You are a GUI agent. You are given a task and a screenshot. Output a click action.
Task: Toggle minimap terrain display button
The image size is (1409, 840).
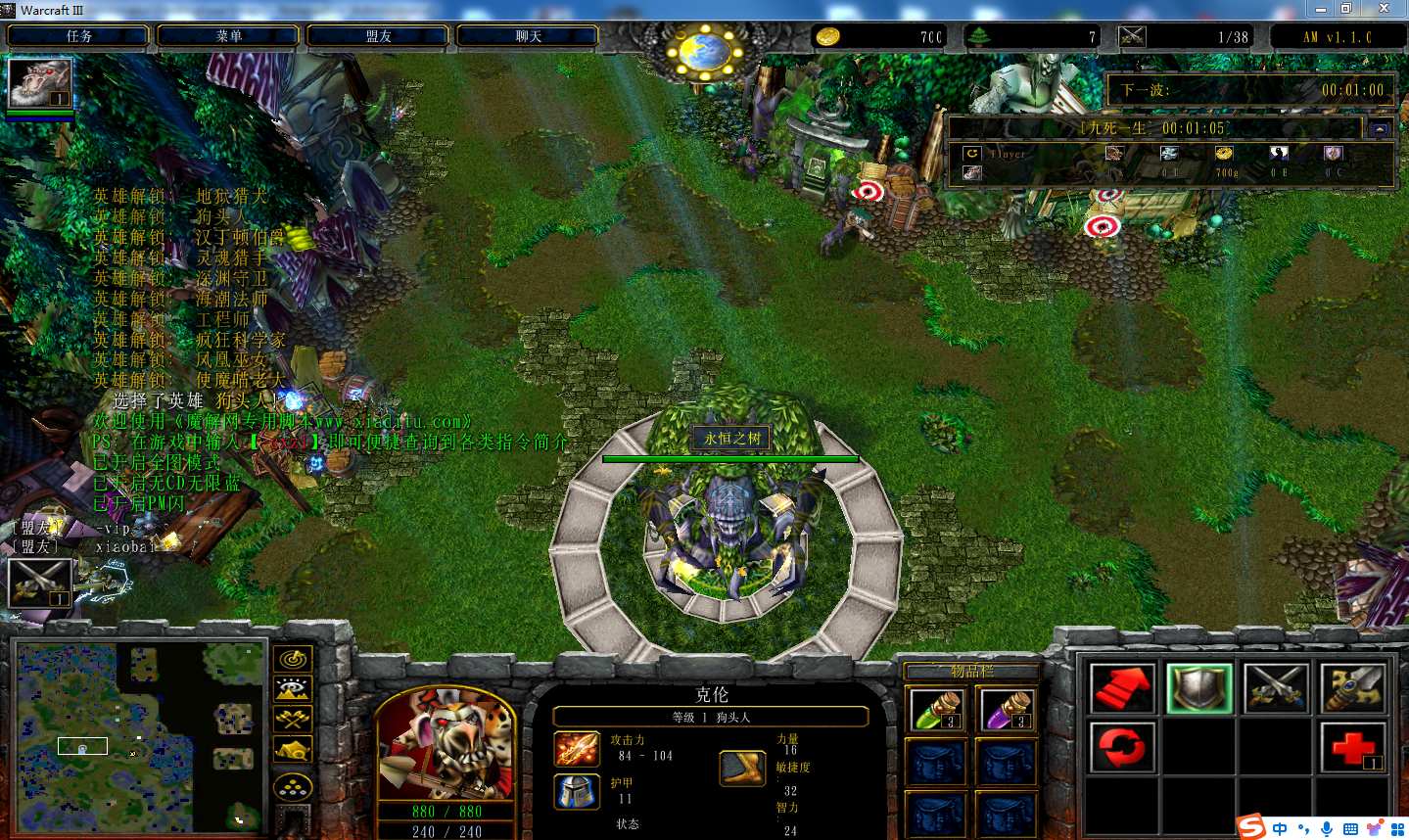point(293,689)
